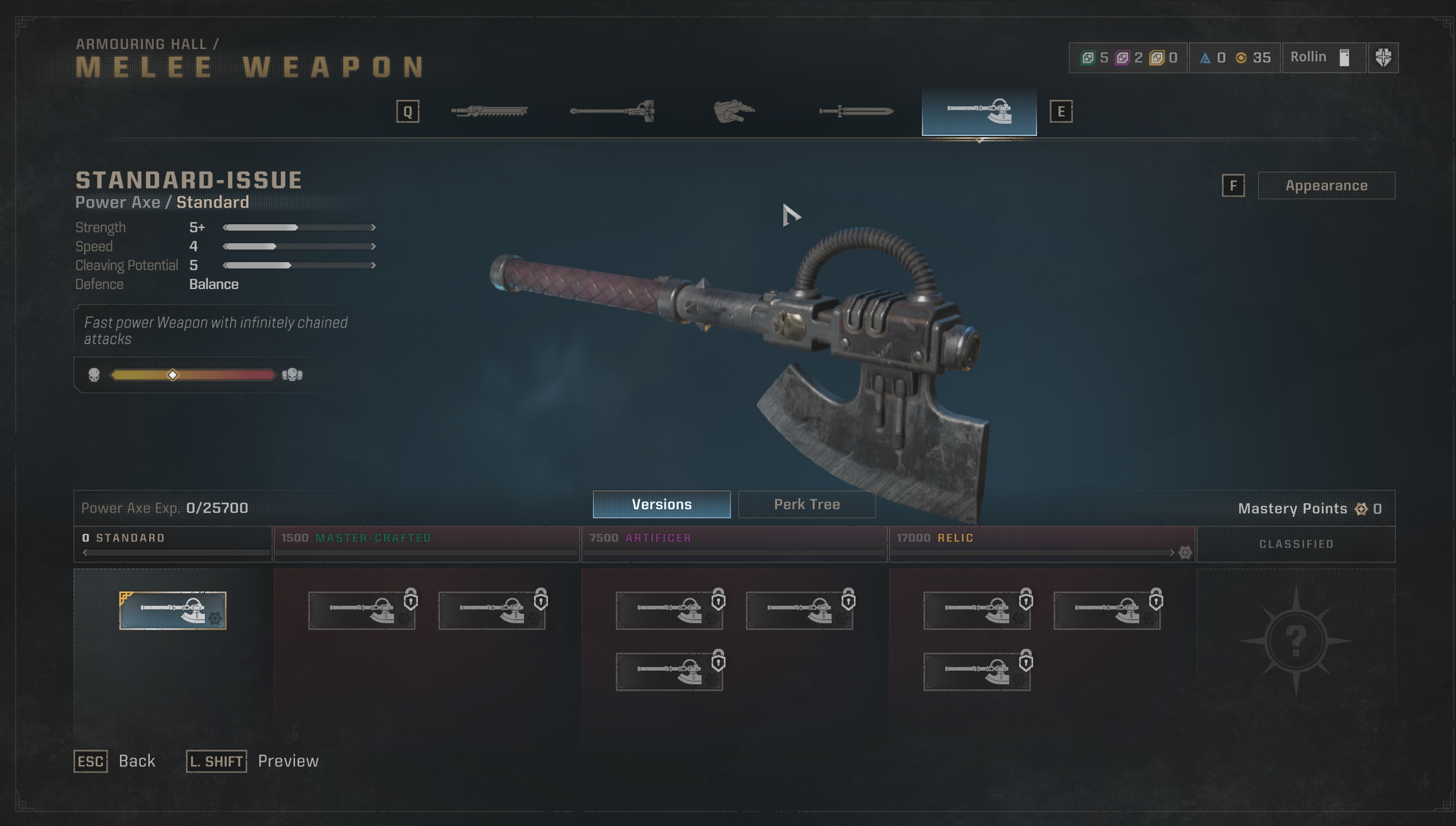Click the Q previous-category key prompt
This screenshot has width=1456, height=826.
tap(408, 111)
